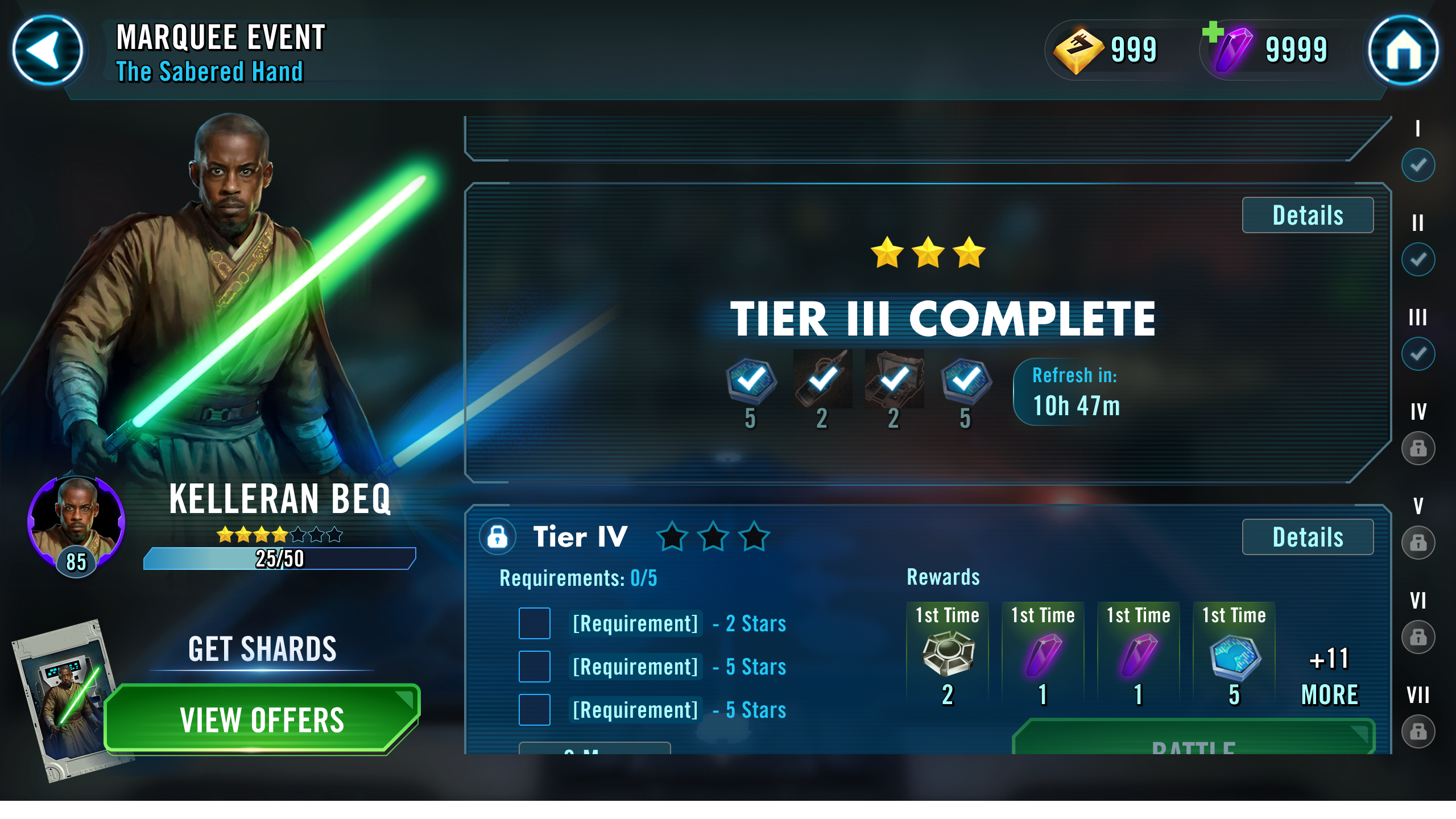The height and width of the screenshot is (819, 1456).
Task: Go back with the arrow button
Action: pos(48,50)
